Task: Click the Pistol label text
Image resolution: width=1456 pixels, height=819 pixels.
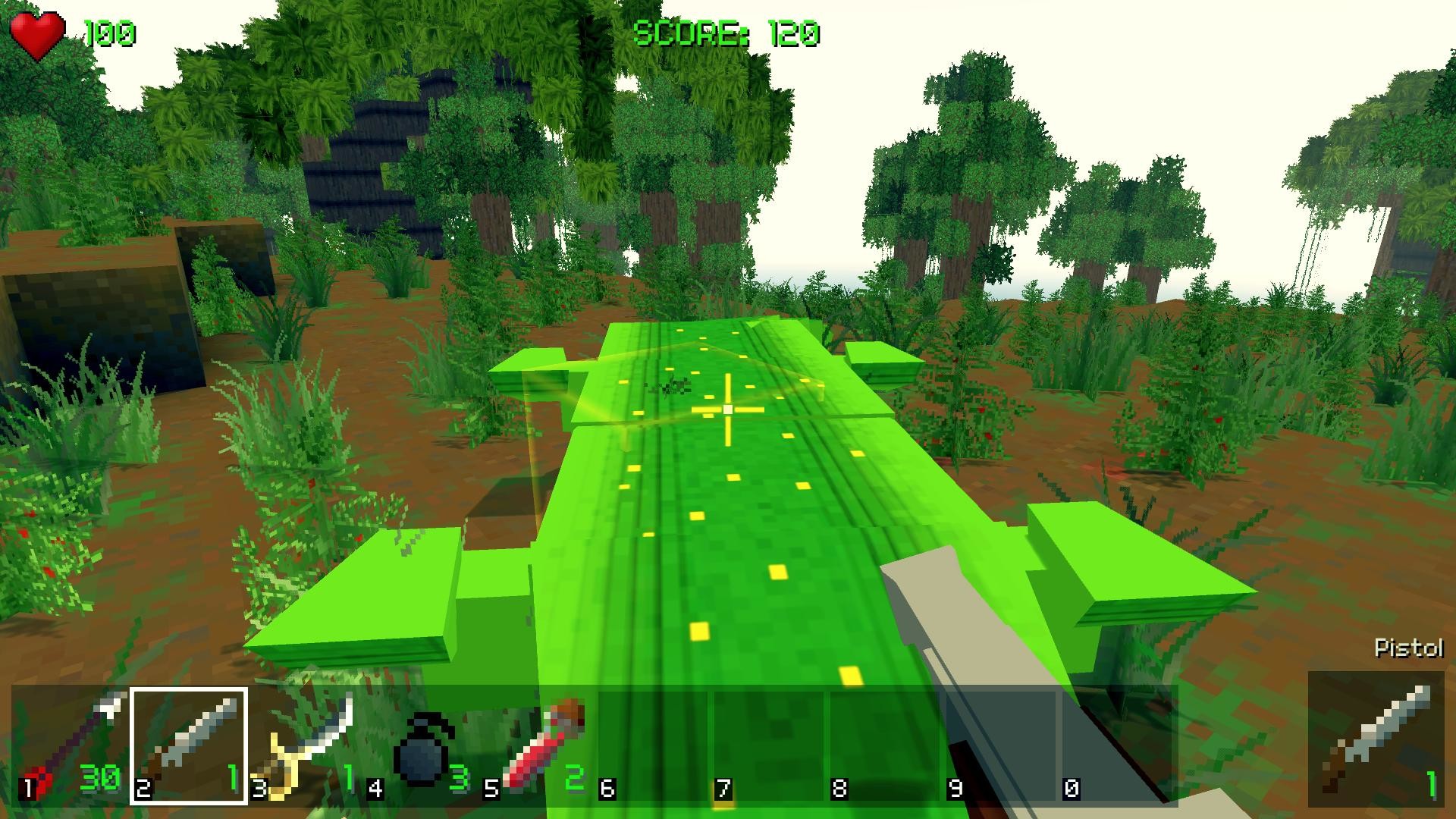Action: click(x=1409, y=649)
